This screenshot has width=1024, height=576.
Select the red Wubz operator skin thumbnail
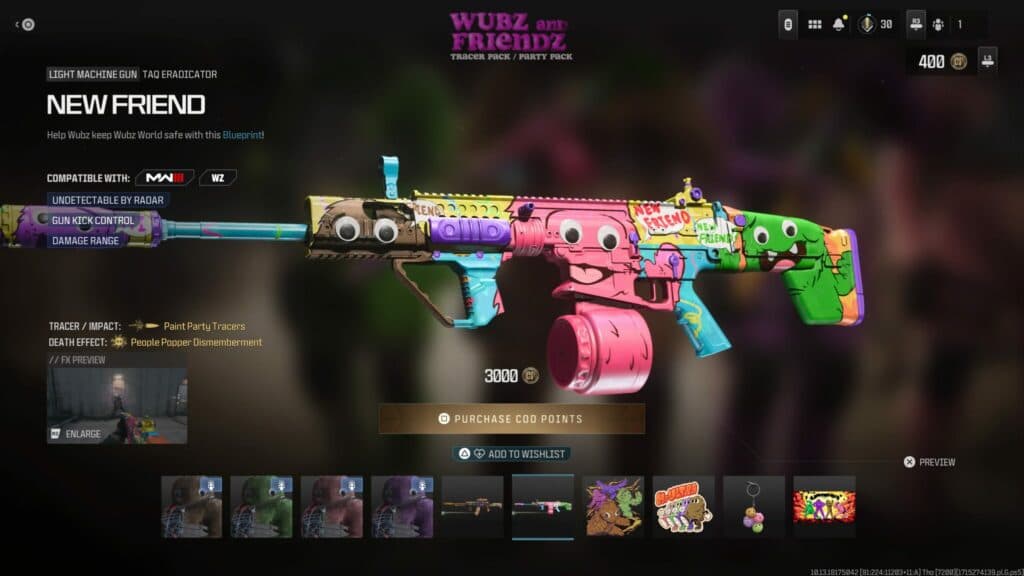point(331,506)
